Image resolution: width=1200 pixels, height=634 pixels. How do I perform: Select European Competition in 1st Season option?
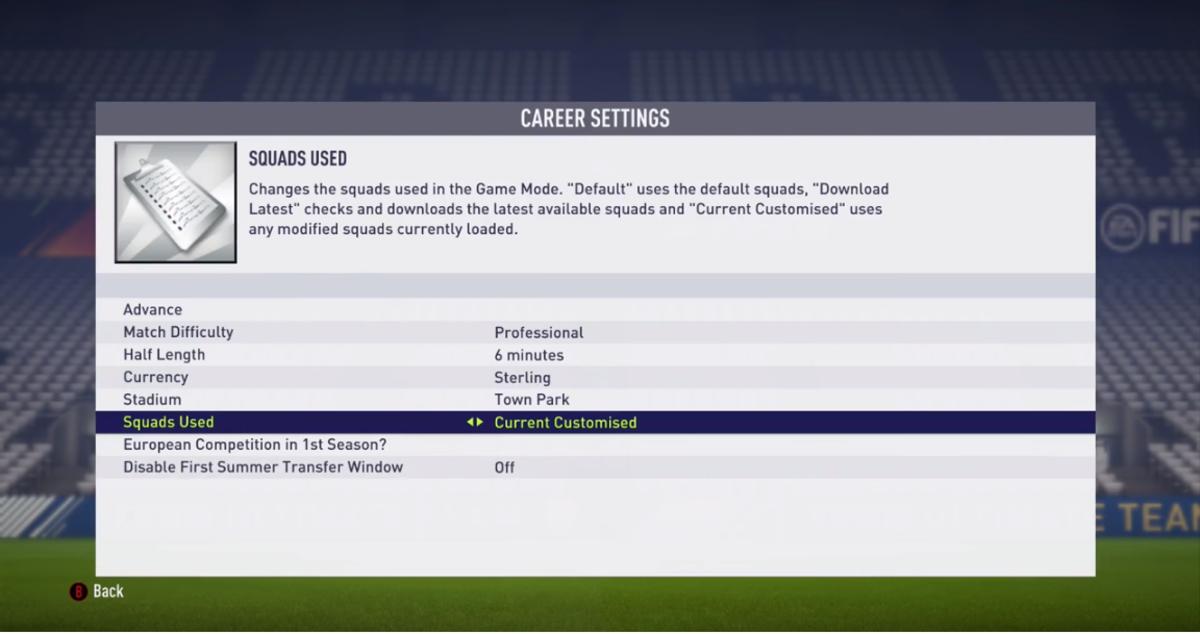(x=254, y=444)
